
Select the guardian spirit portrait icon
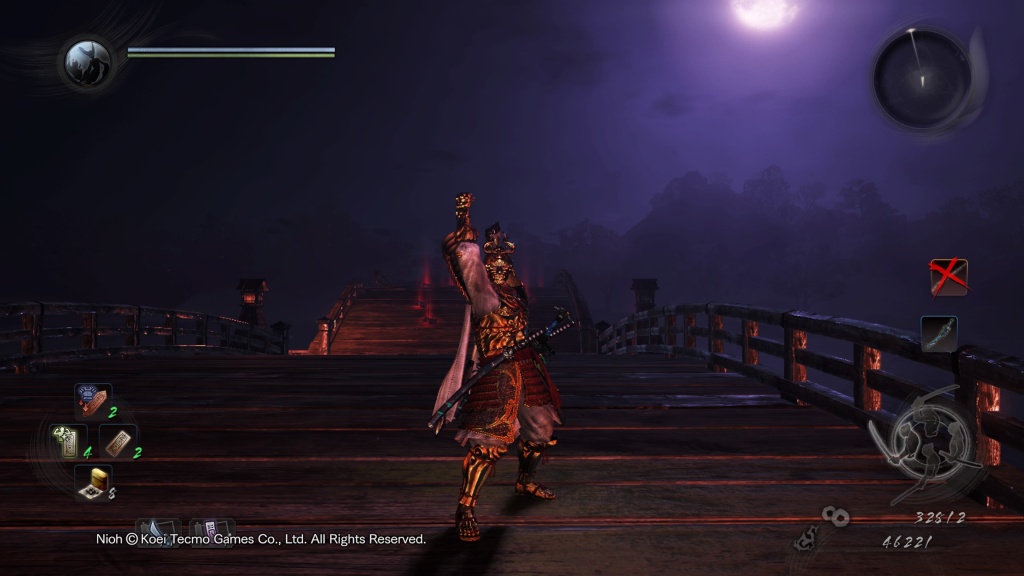pos(87,62)
